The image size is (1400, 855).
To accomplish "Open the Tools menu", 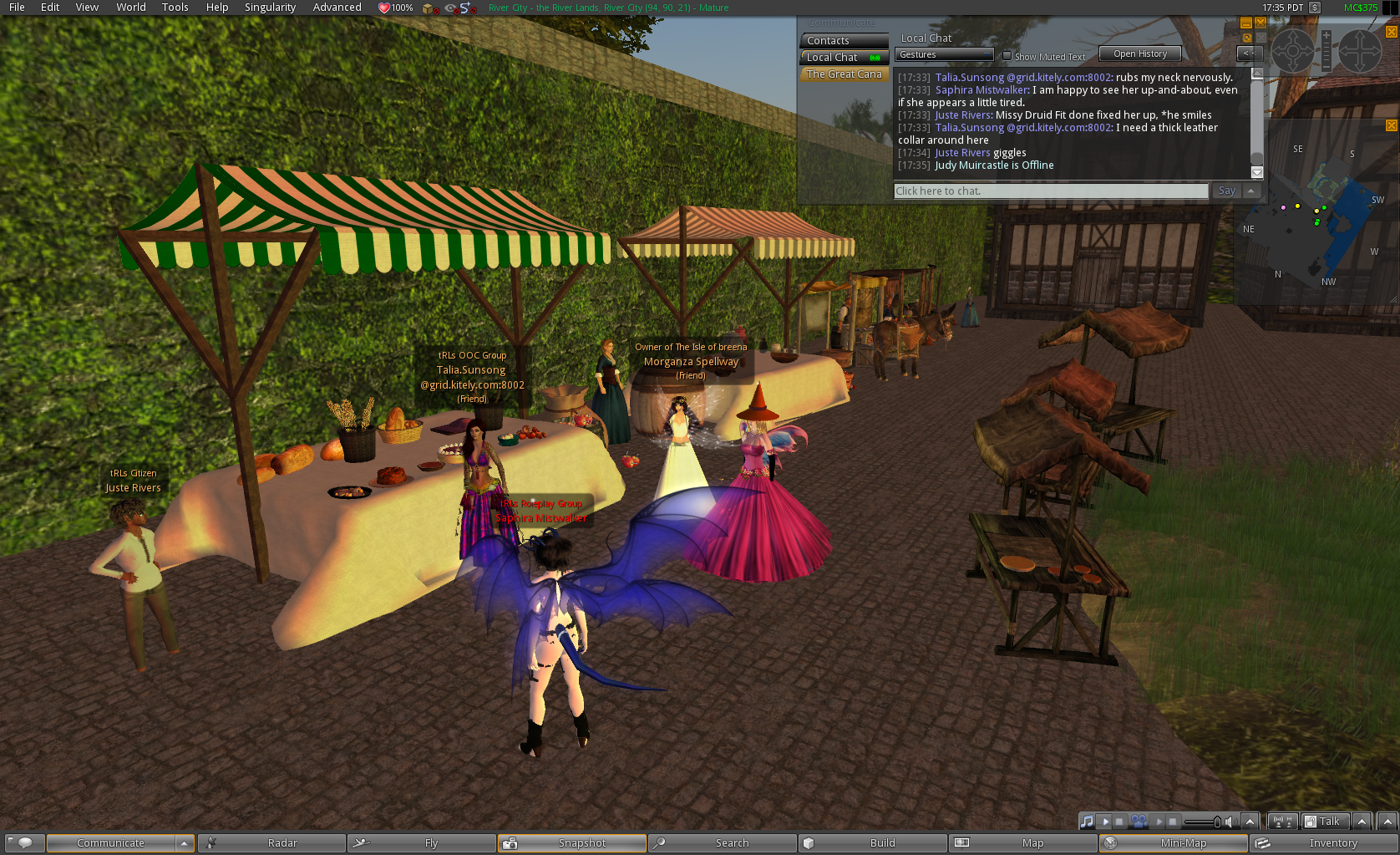I will (x=175, y=8).
